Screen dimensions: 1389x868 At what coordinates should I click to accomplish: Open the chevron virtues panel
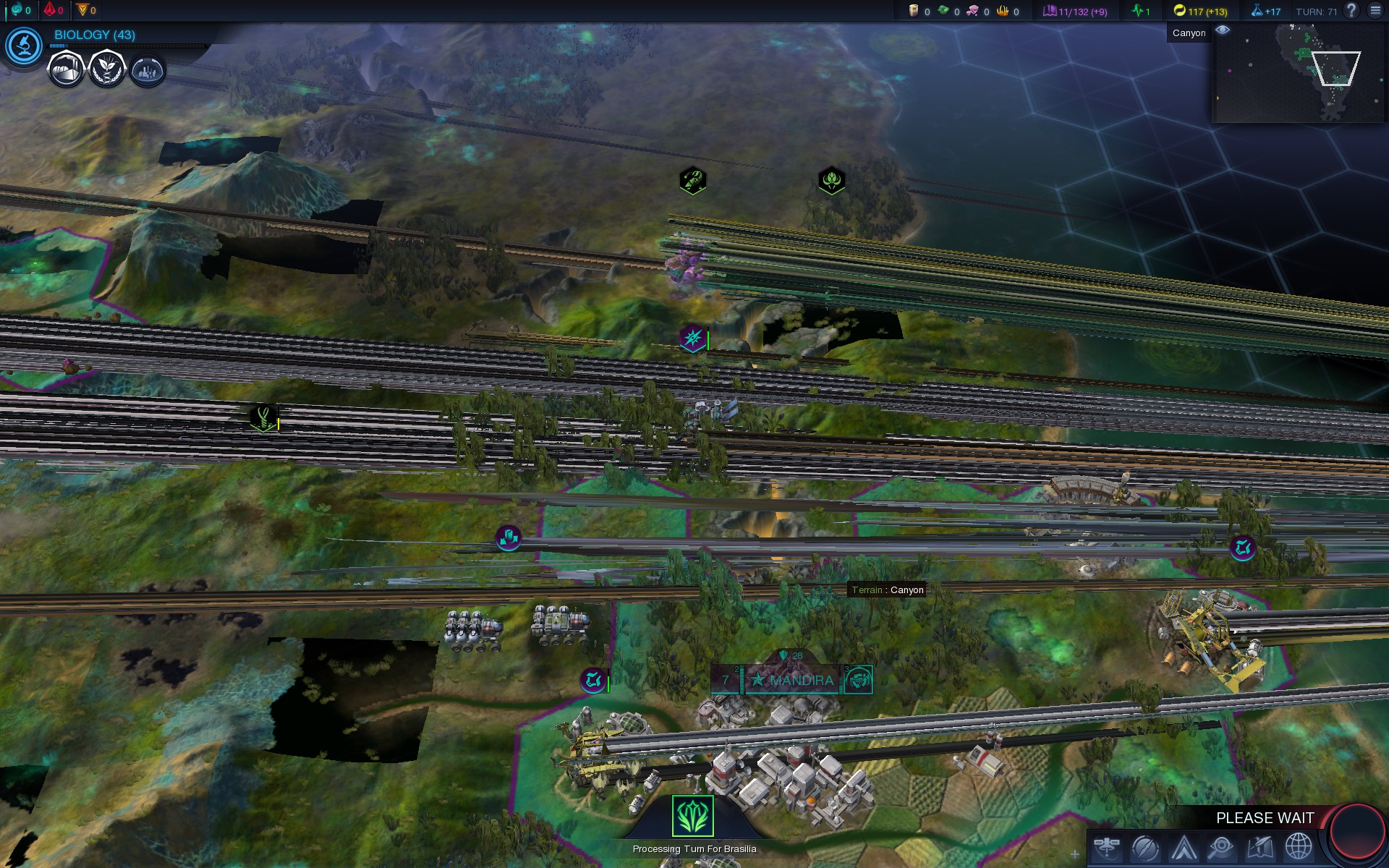(x=1184, y=847)
